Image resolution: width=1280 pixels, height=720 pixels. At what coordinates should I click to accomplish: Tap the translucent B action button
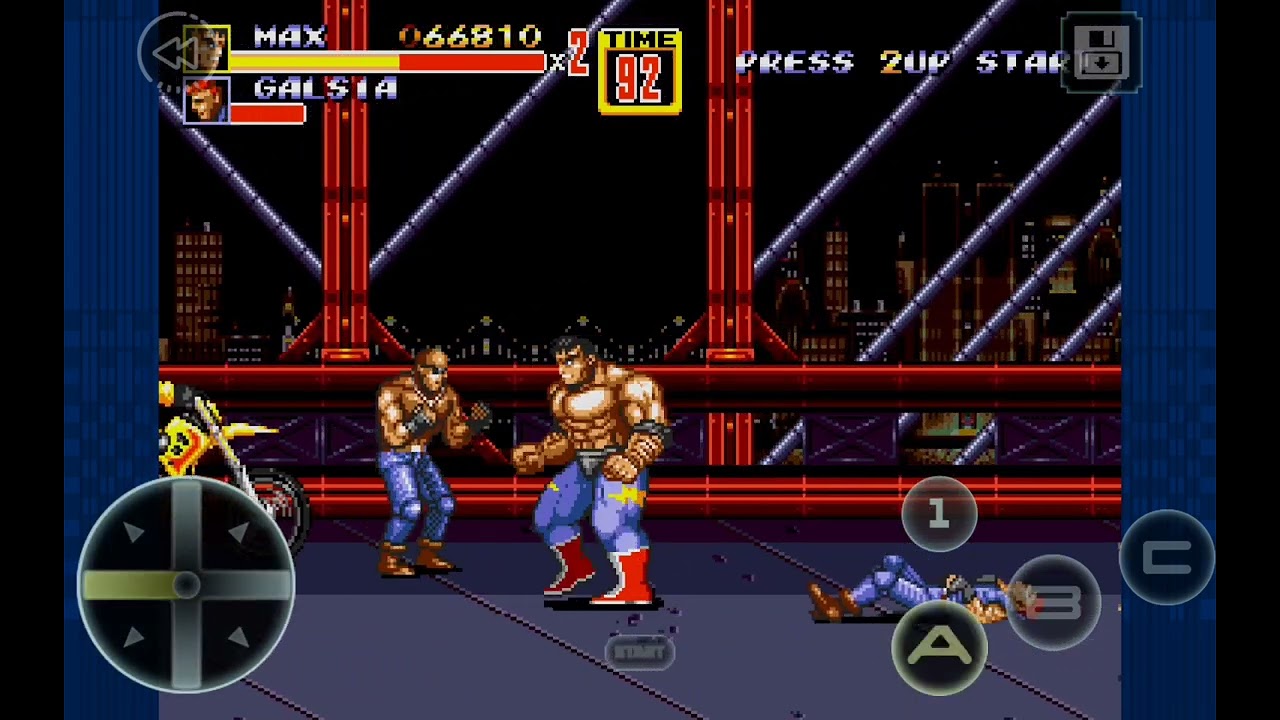[x=1053, y=603]
